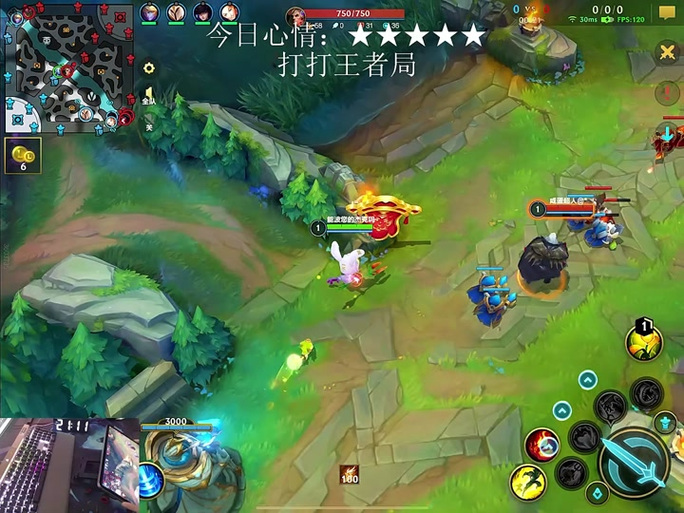
Task: Open settings with the gear icon
Action: 149,69
